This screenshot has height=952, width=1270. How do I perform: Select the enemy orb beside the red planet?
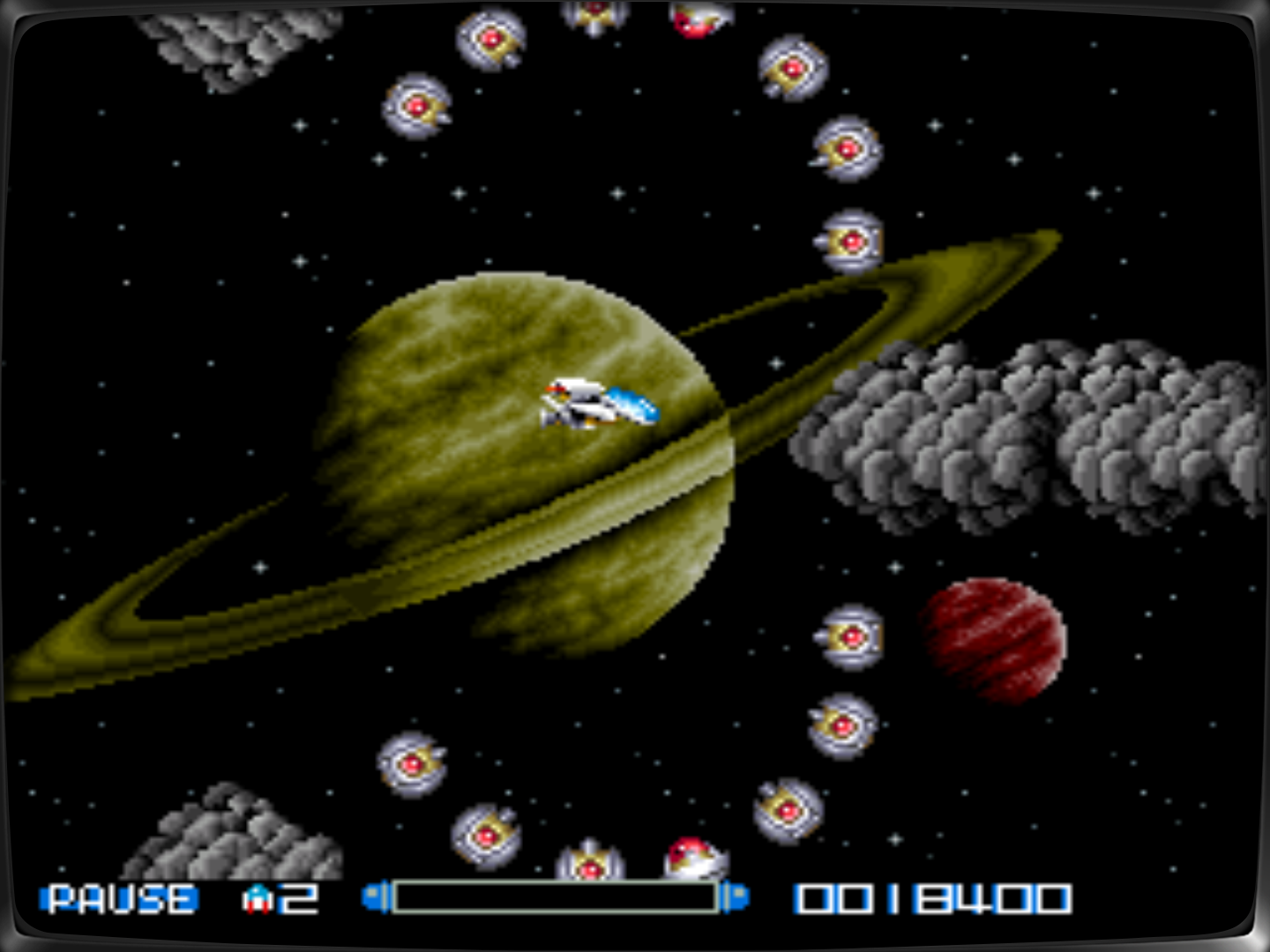(x=851, y=639)
